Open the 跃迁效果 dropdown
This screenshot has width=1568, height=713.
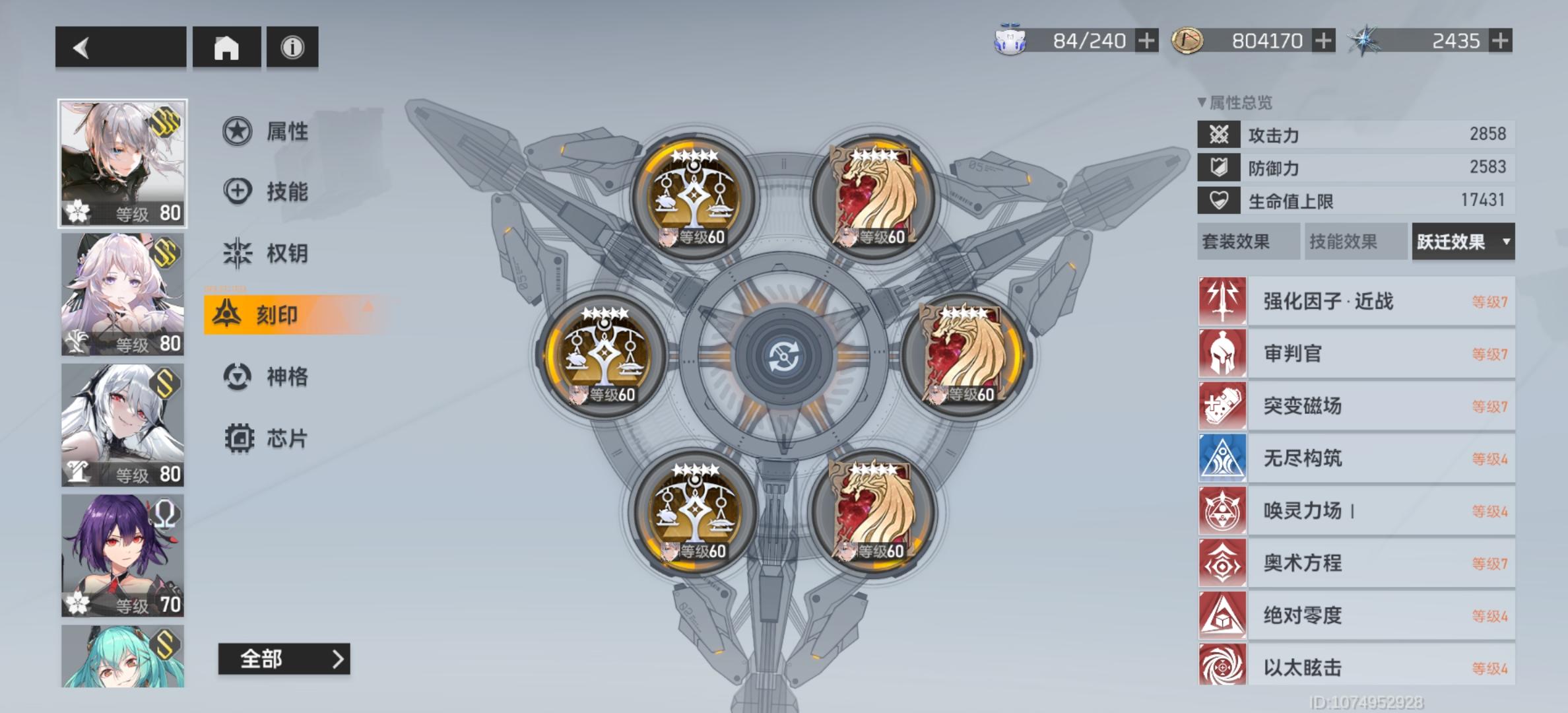[x=1462, y=242]
